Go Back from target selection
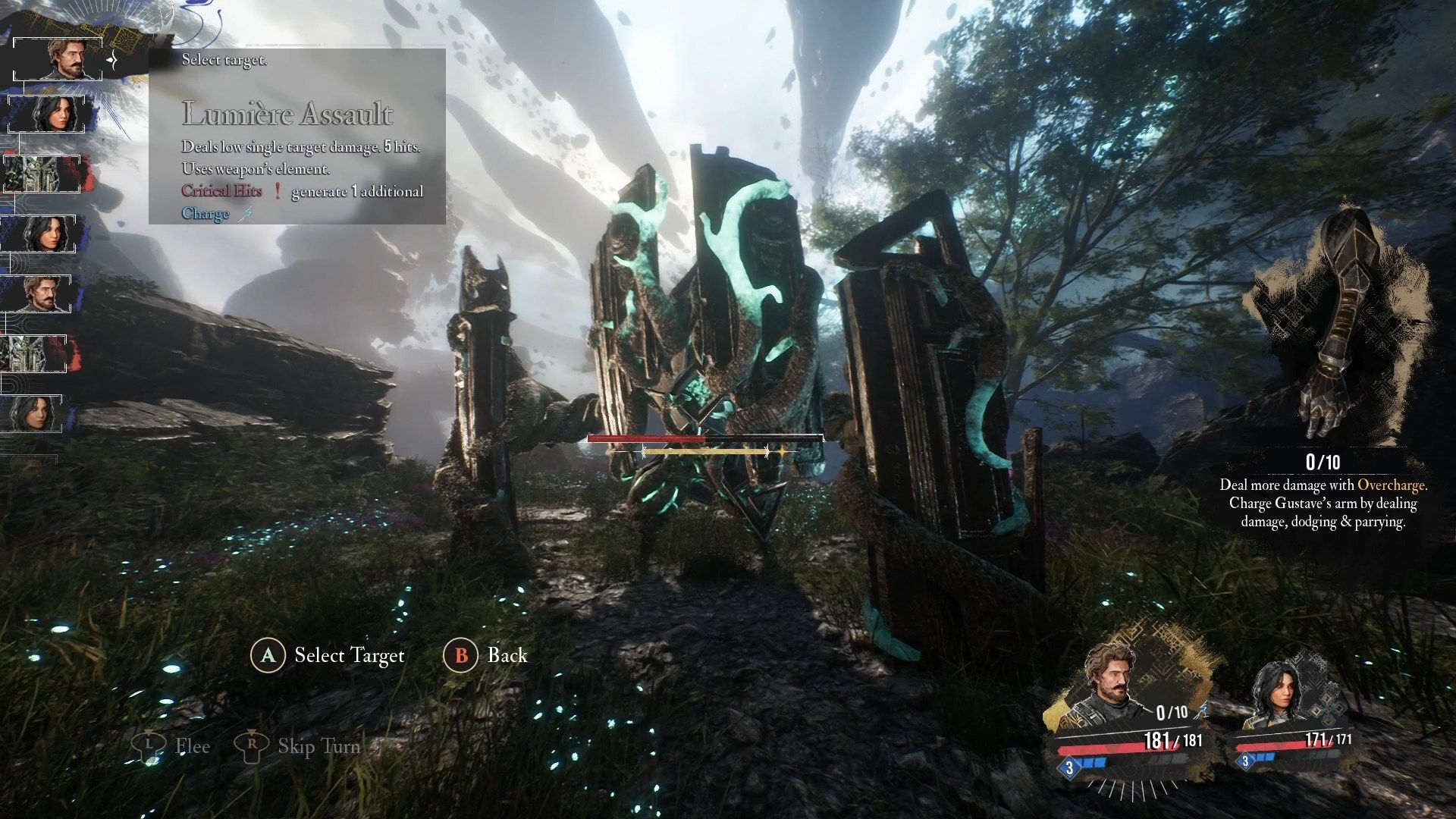 click(485, 655)
